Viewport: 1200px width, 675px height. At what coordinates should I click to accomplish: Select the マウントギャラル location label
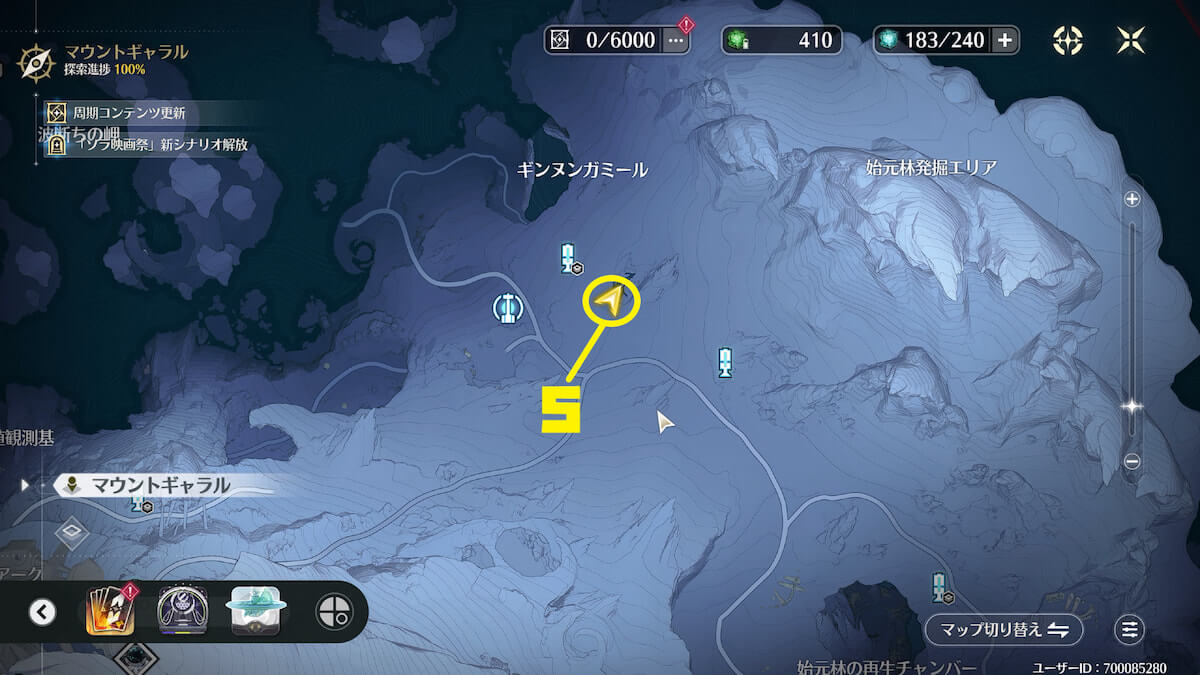pyautogui.click(x=160, y=486)
